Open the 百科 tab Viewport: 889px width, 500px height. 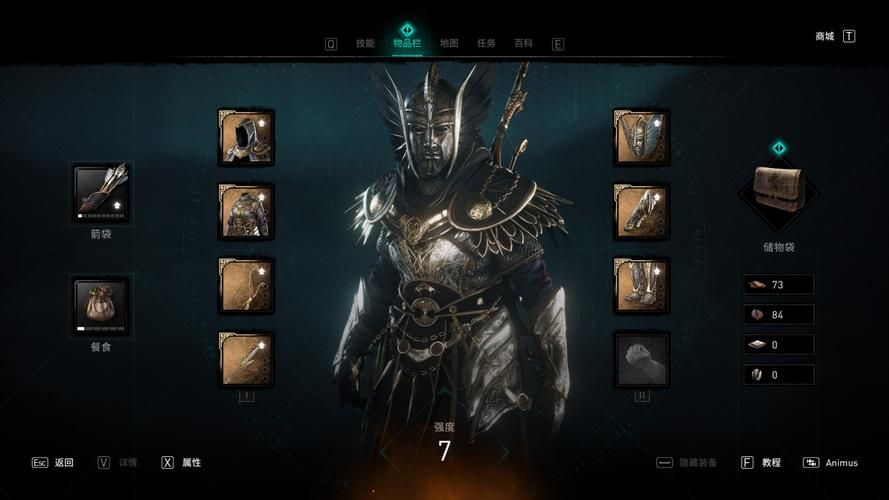[523, 43]
